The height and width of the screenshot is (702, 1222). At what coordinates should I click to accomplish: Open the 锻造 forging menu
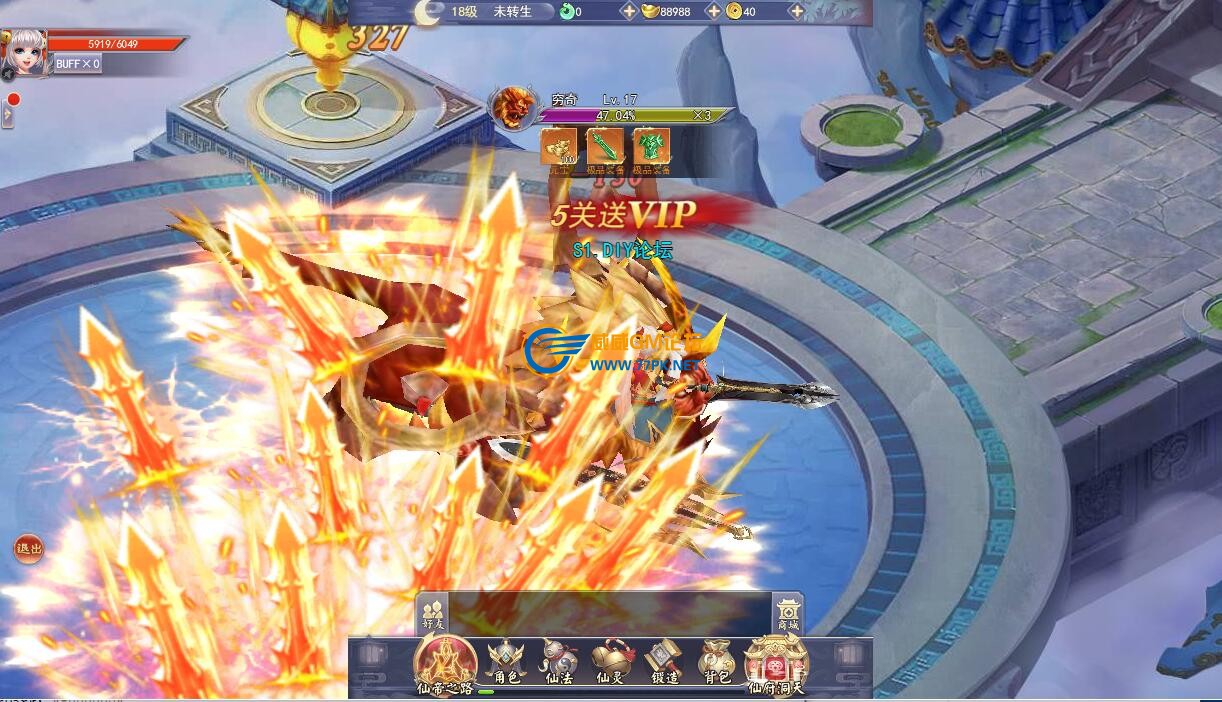[x=664, y=663]
